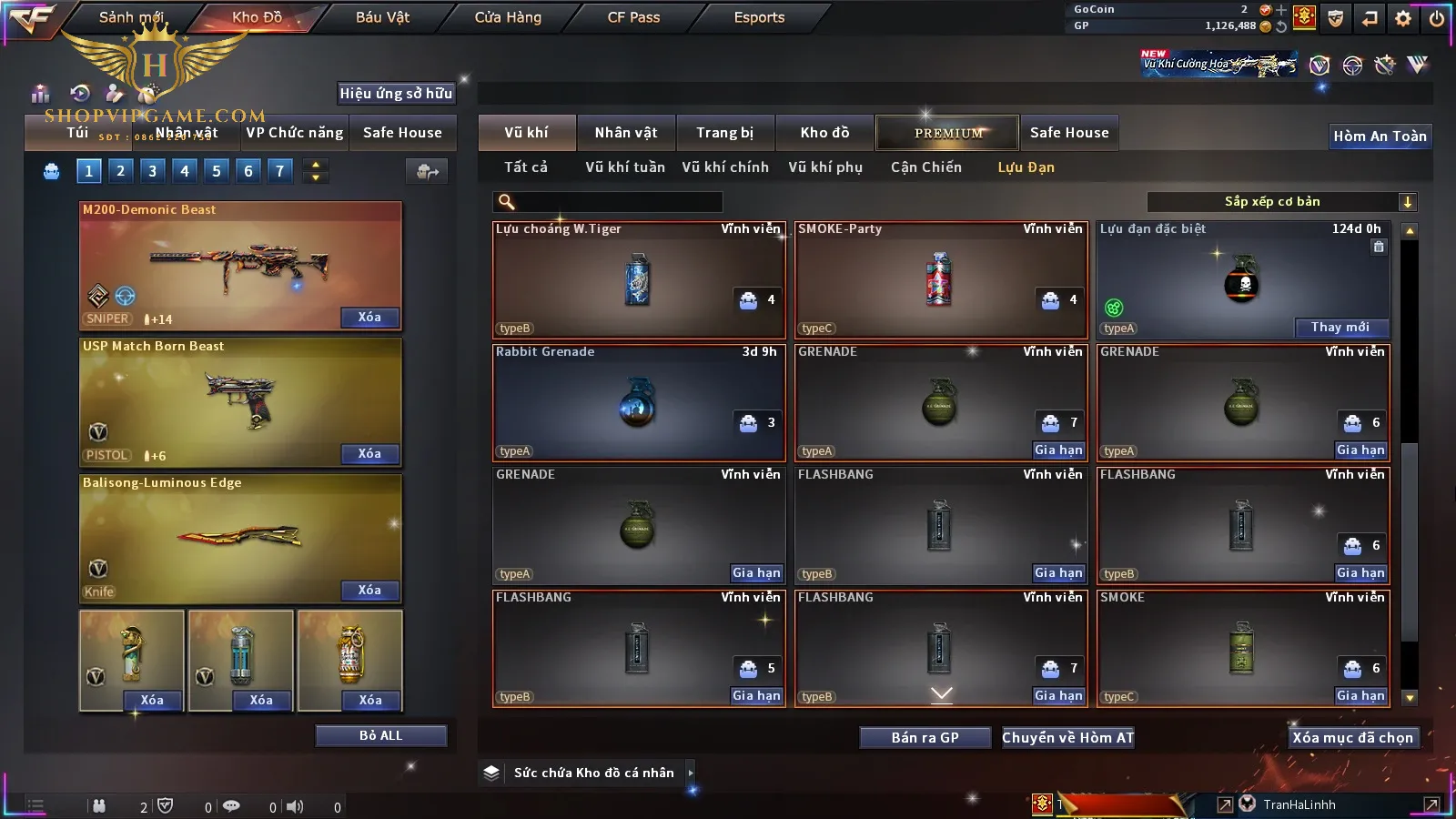Open the Trang bị tab
The width and height of the screenshot is (1456, 819).
click(x=724, y=133)
